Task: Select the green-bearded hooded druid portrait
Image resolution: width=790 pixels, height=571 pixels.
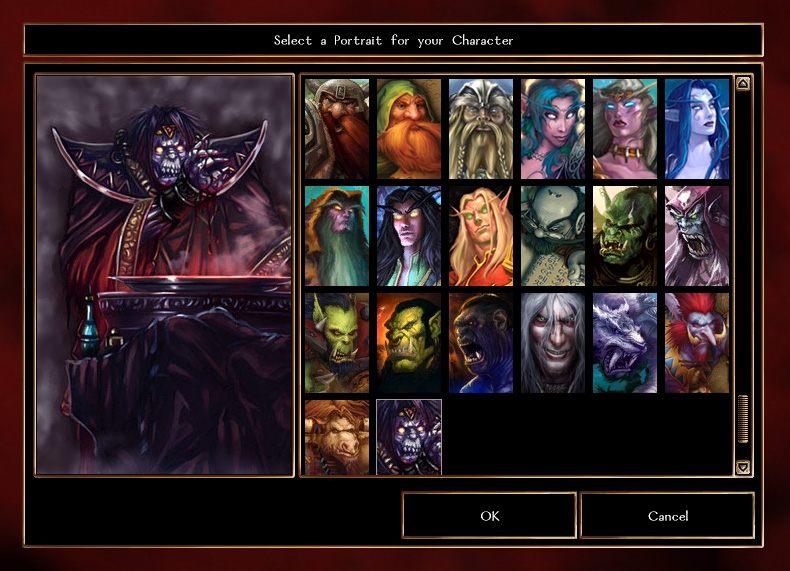Action: point(337,236)
